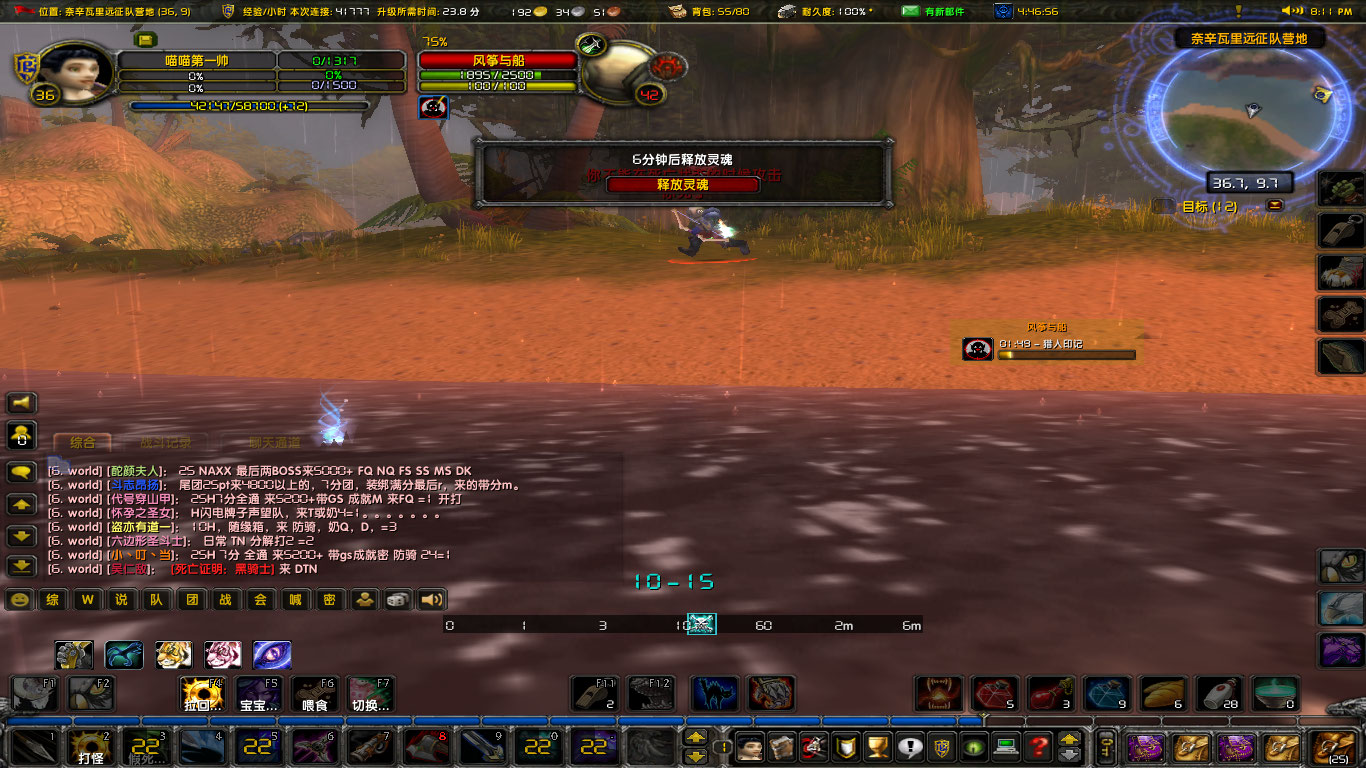Screen dimensions: 1366x768
Task: Click the chat scroll-up arrow on the left
Action: 21,504
